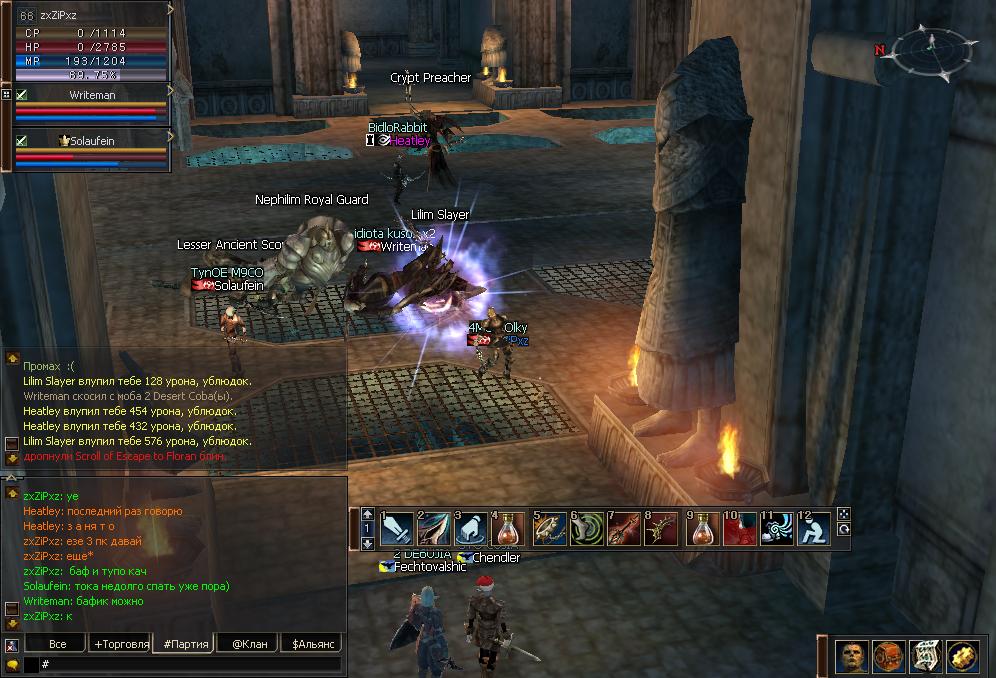Open the $Альянс chat tab
The width and height of the screenshot is (996, 678).
click(x=311, y=643)
